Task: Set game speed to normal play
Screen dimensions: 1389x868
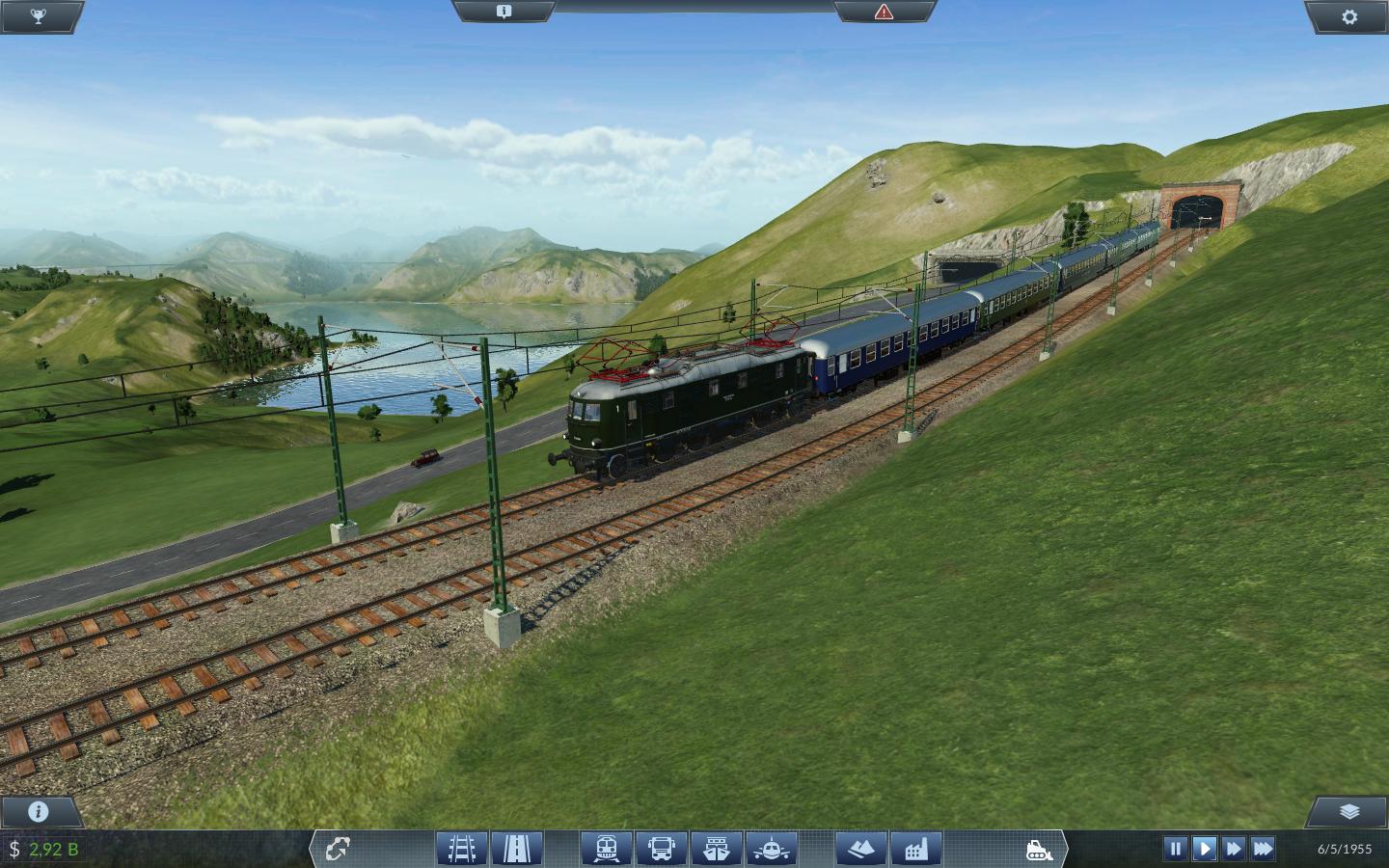Action: pyautogui.click(x=1204, y=849)
